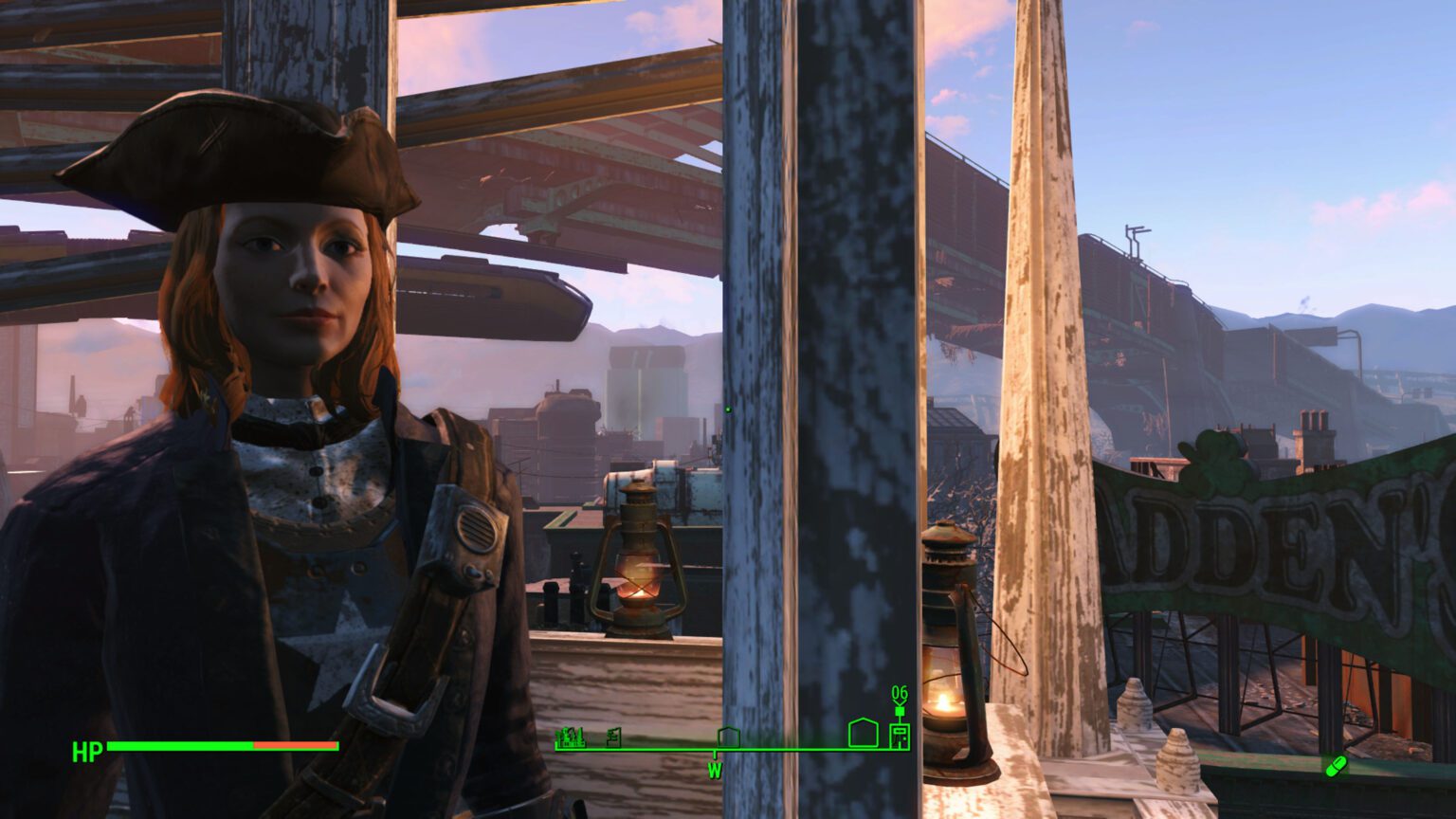Select the city skyline marker on the compass
The height and width of the screenshot is (819, 1456).
coord(572,737)
